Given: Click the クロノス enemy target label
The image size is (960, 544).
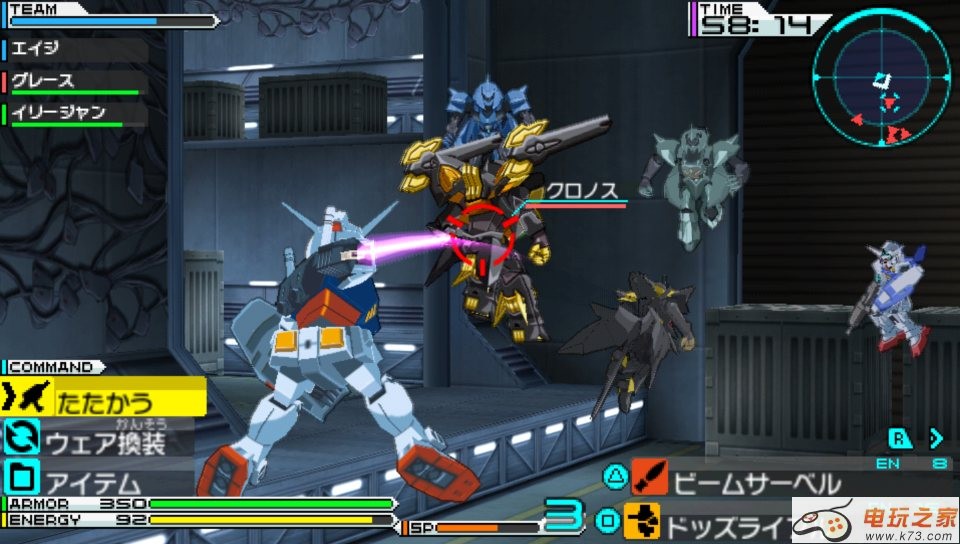Looking at the screenshot, I should coord(582,192).
